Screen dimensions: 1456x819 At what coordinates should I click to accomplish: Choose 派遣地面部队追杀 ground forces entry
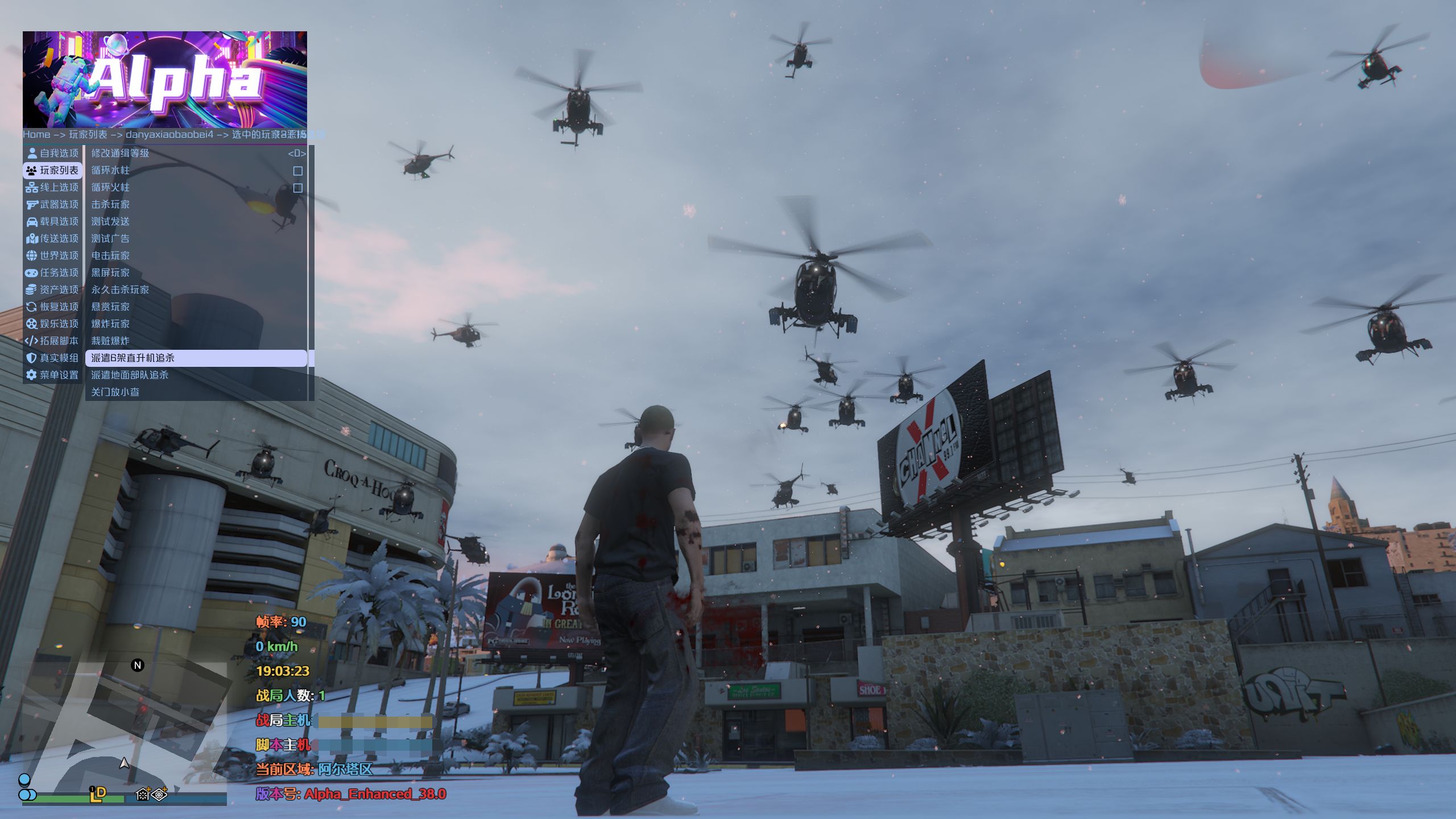coord(130,375)
